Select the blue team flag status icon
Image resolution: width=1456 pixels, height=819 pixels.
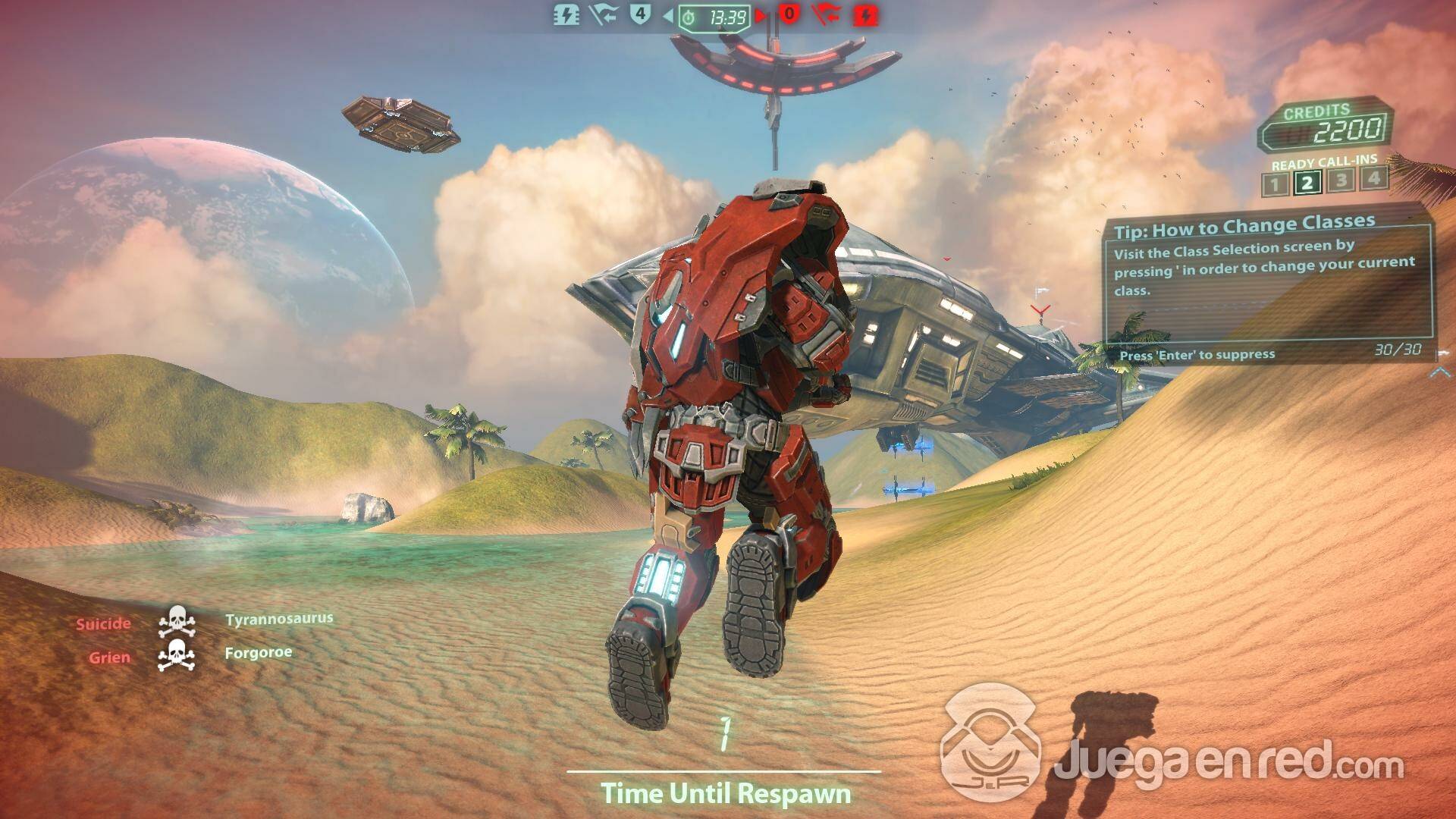[603, 15]
